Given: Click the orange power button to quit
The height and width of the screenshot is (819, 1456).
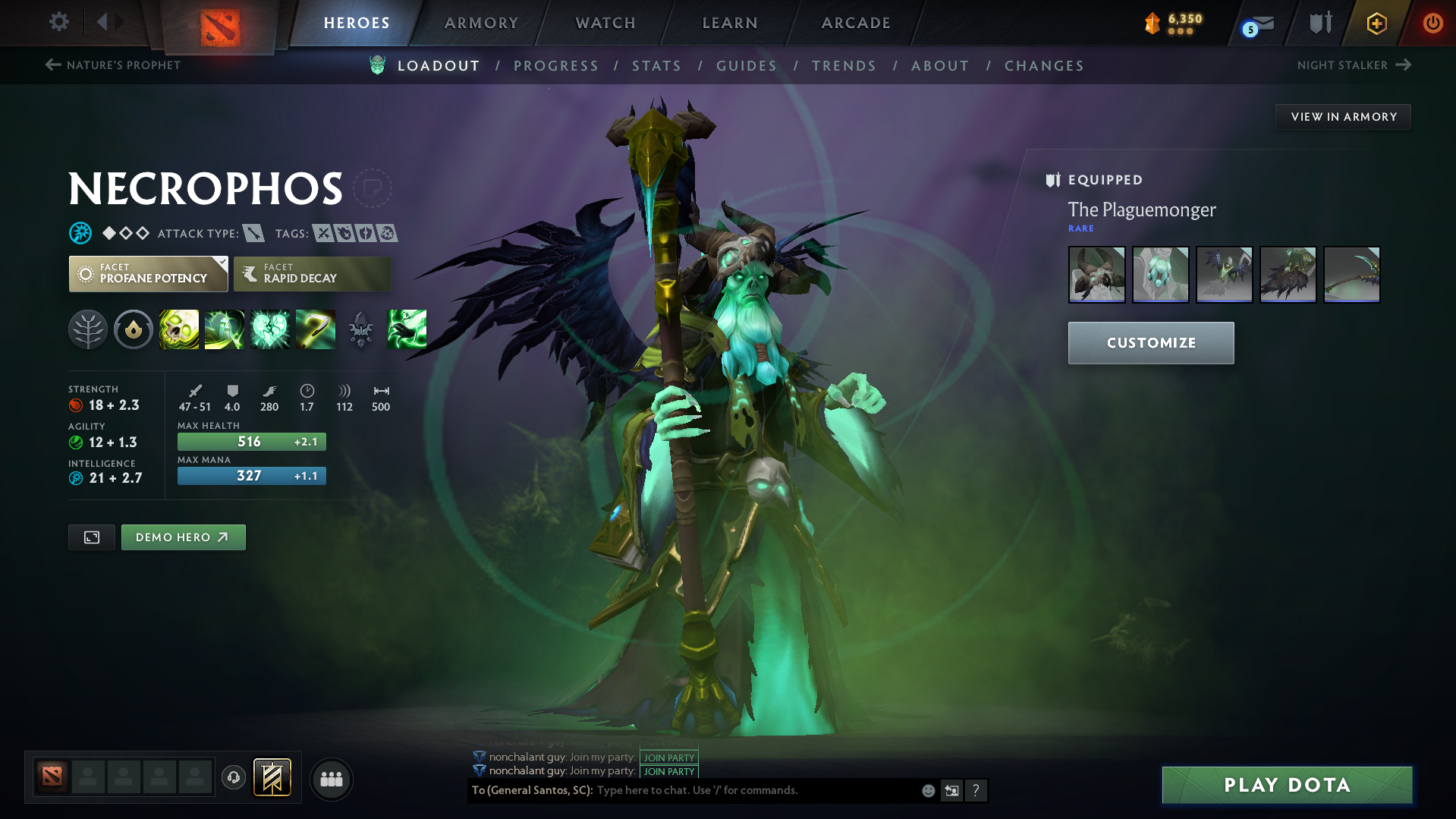Looking at the screenshot, I should 1432,23.
